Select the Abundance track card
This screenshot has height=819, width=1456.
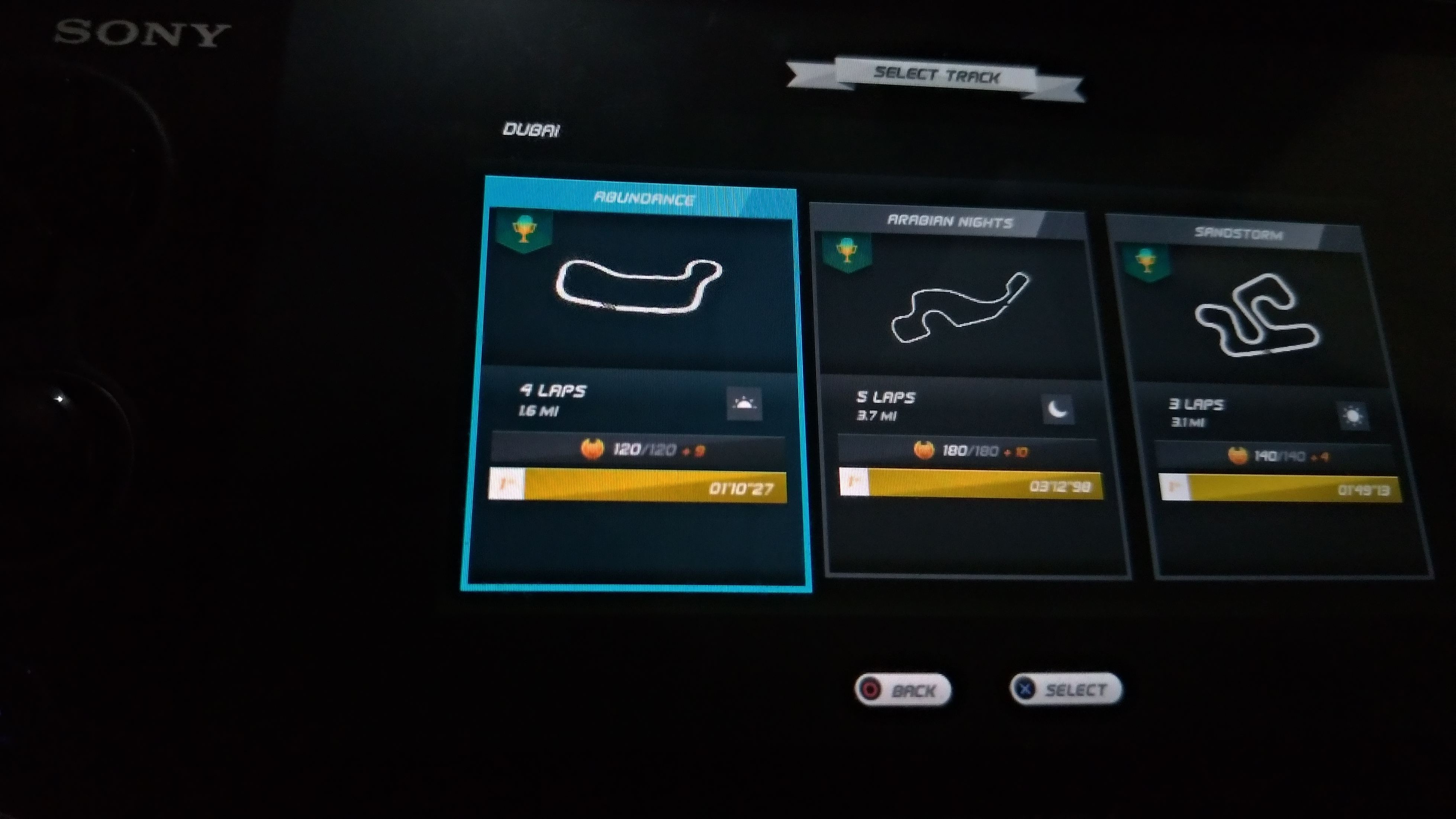[637, 384]
